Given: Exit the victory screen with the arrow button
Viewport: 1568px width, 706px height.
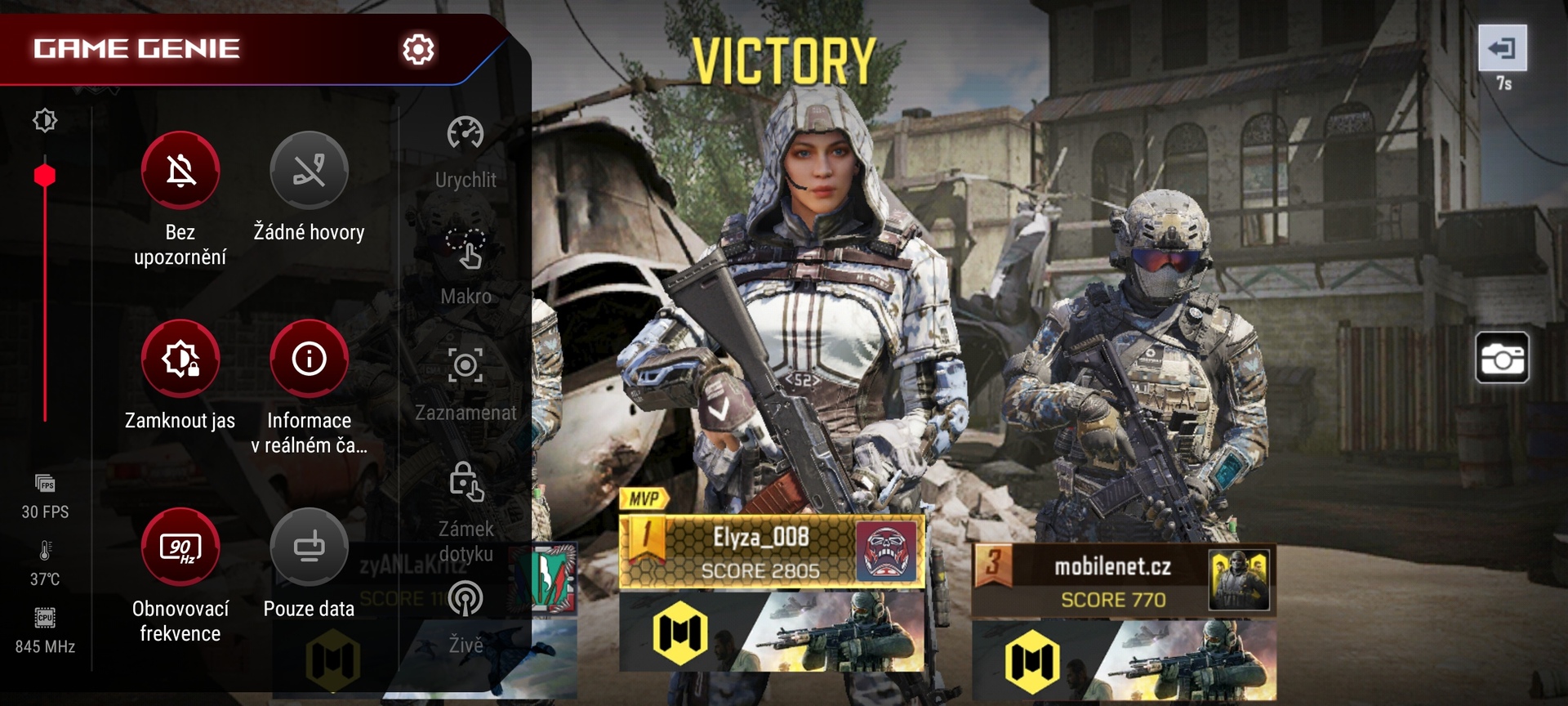Looking at the screenshot, I should coord(1502,49).
